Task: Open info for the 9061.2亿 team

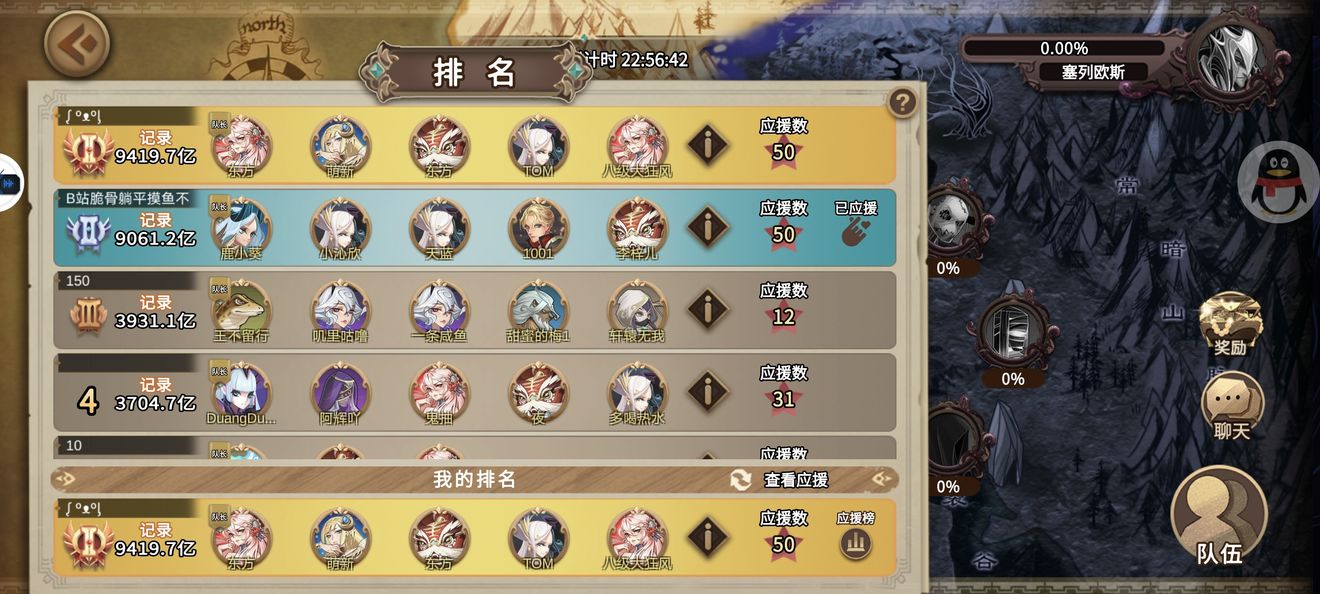Action: (707, 227)
